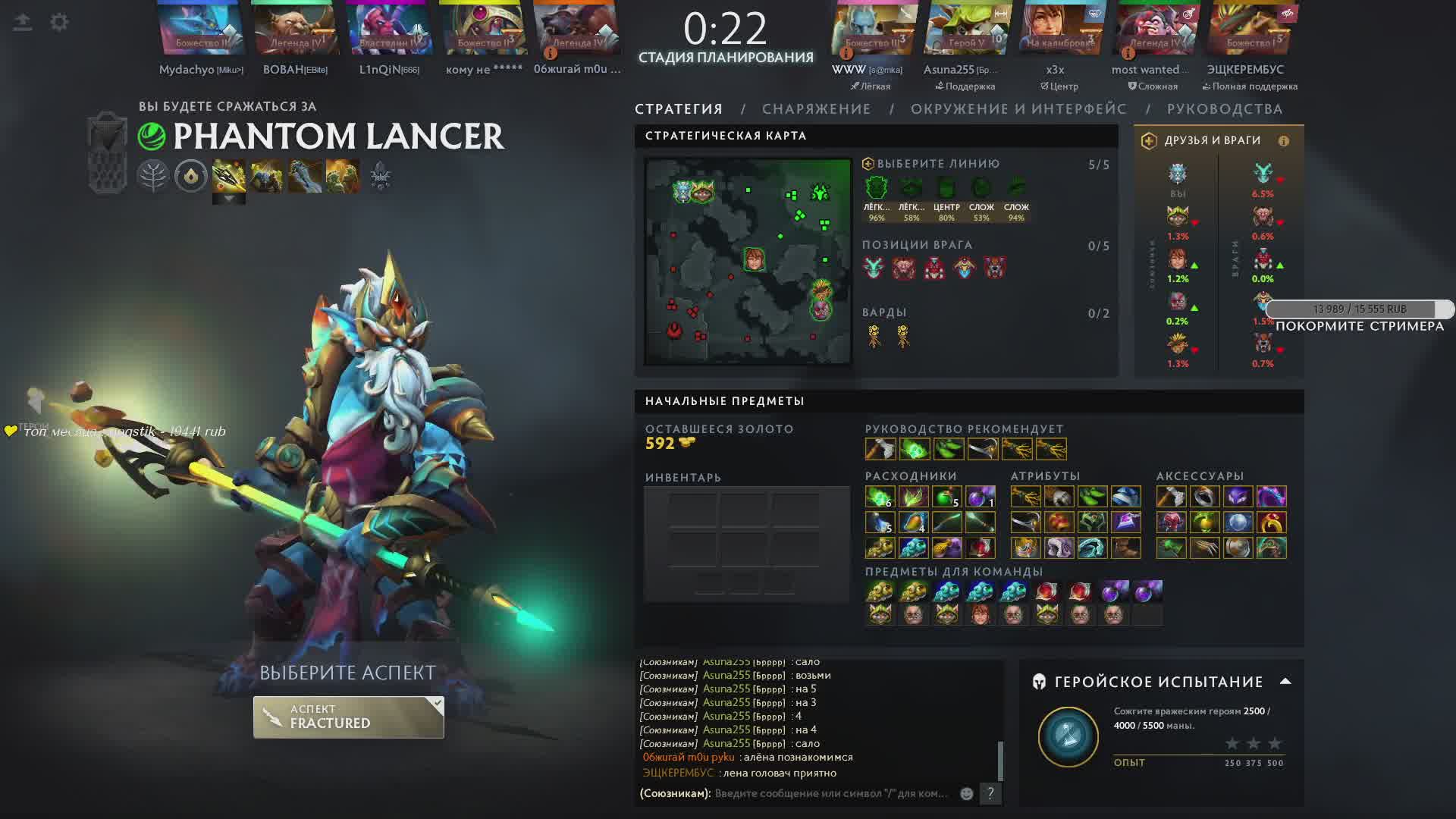Image resolution: width=1456 pixels, height=819 pixels.
Task: Open the upload arrow icon
Action: click(x=23, y=22)
